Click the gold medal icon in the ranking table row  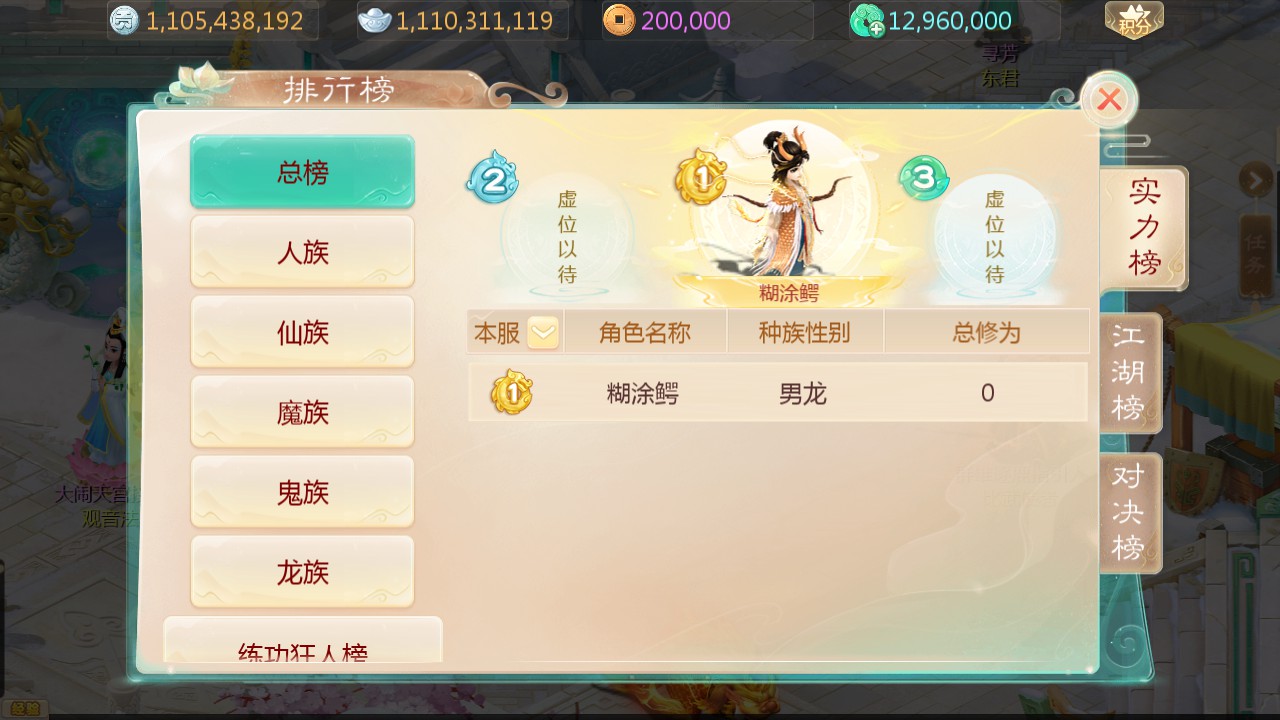(x=513, y=392)
